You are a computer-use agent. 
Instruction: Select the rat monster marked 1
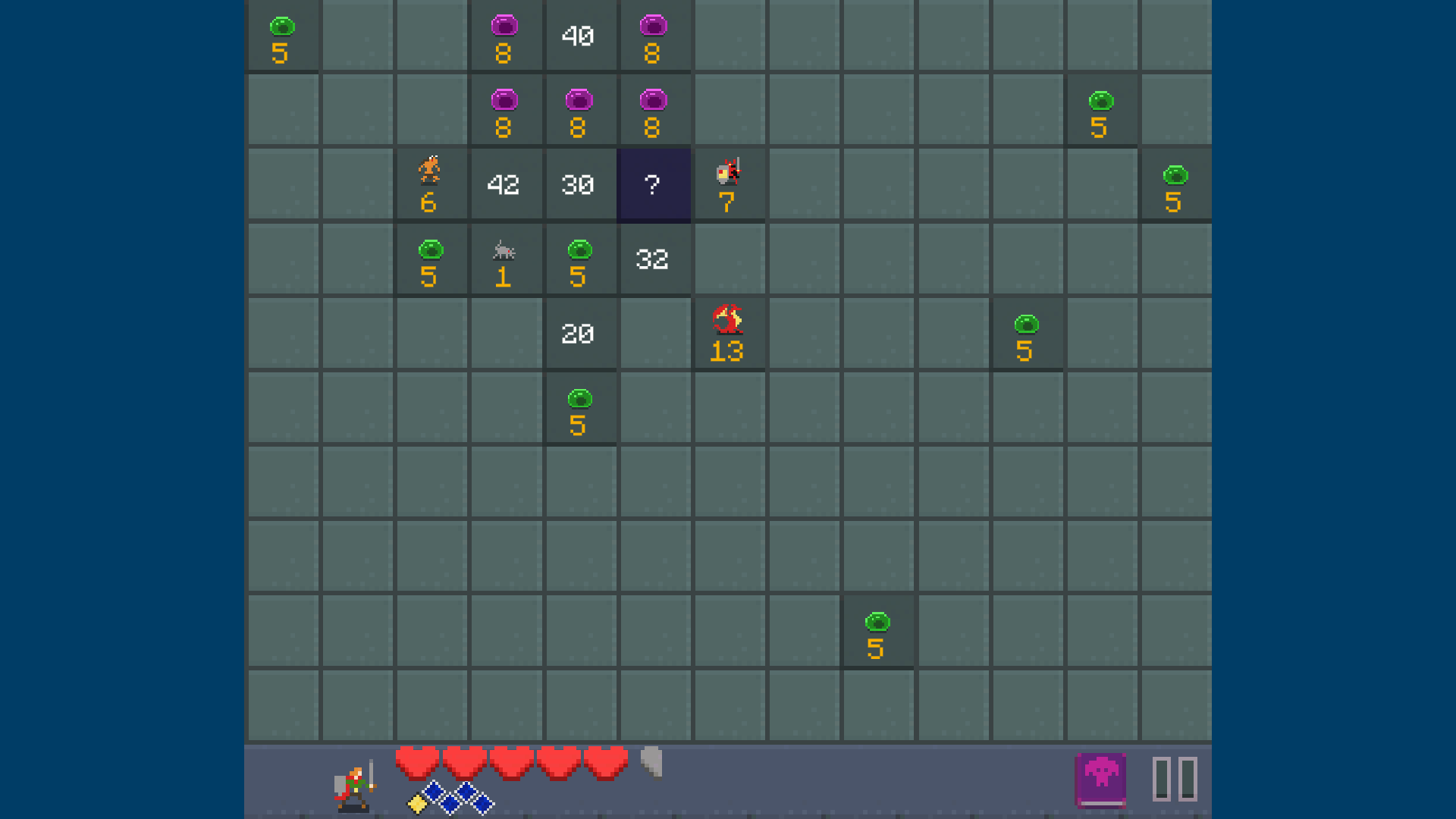506,259
